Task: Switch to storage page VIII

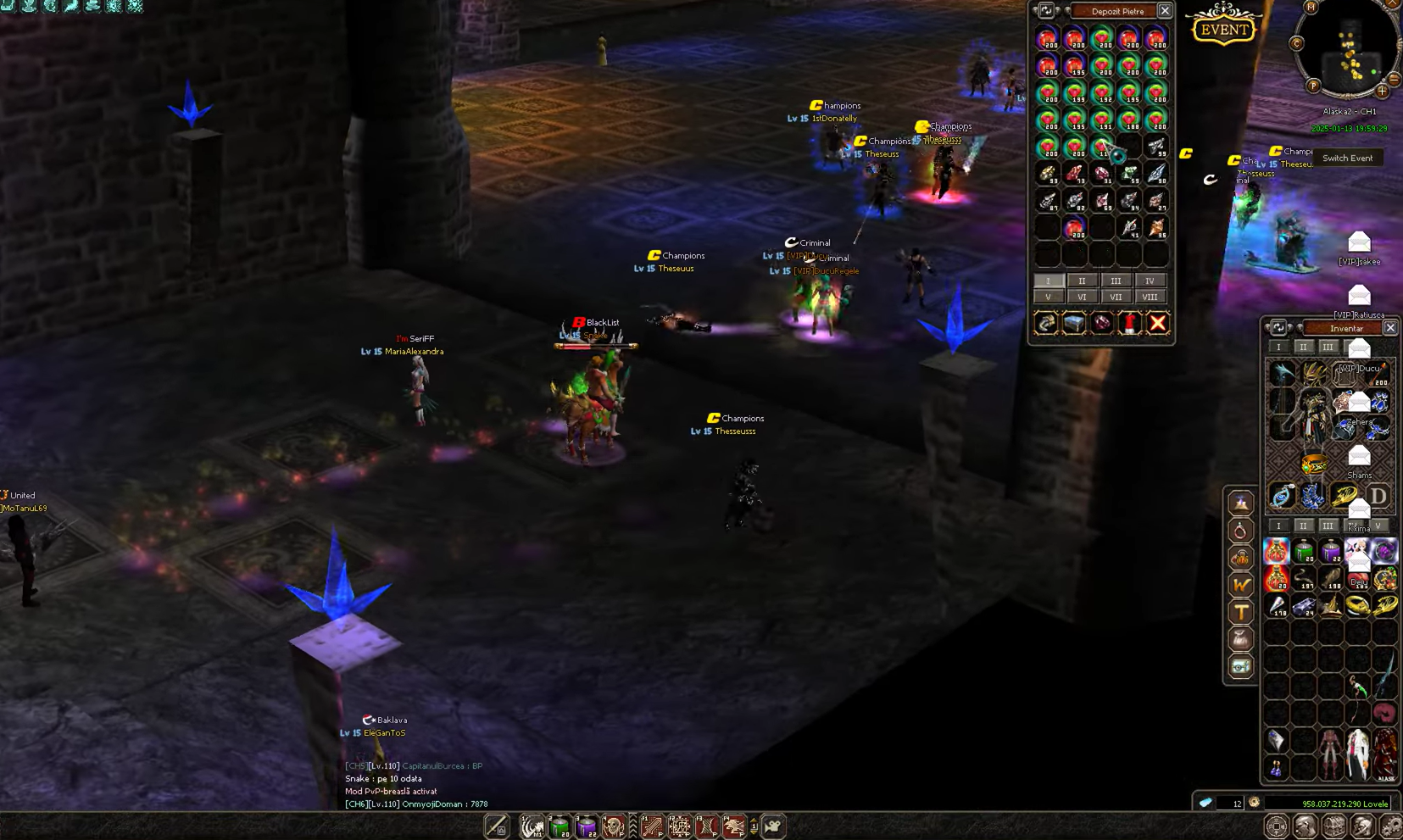Action: point(1150,297)
